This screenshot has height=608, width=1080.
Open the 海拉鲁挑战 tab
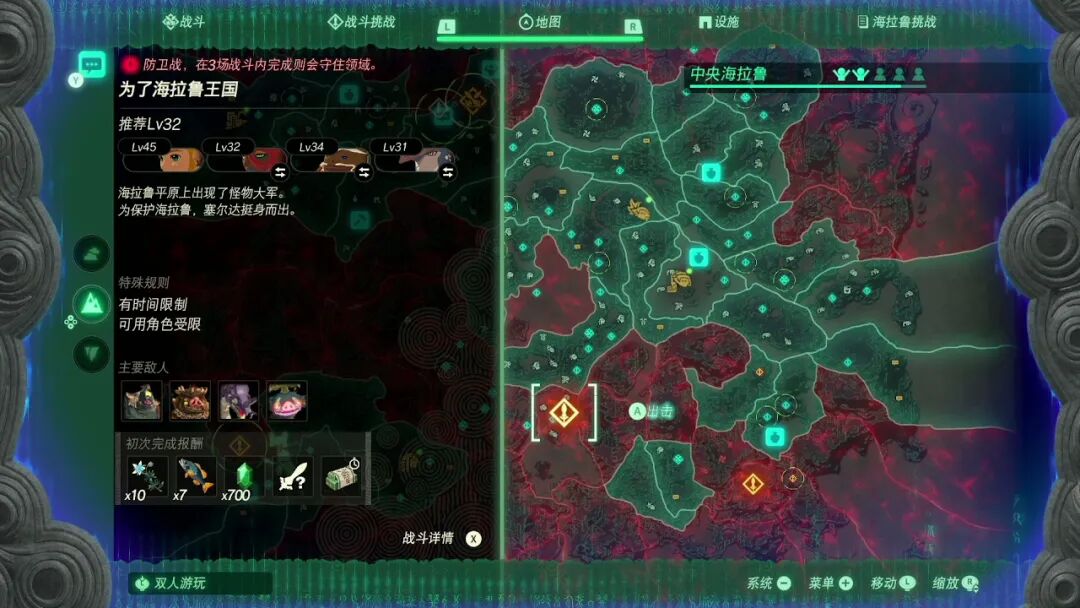897,21
